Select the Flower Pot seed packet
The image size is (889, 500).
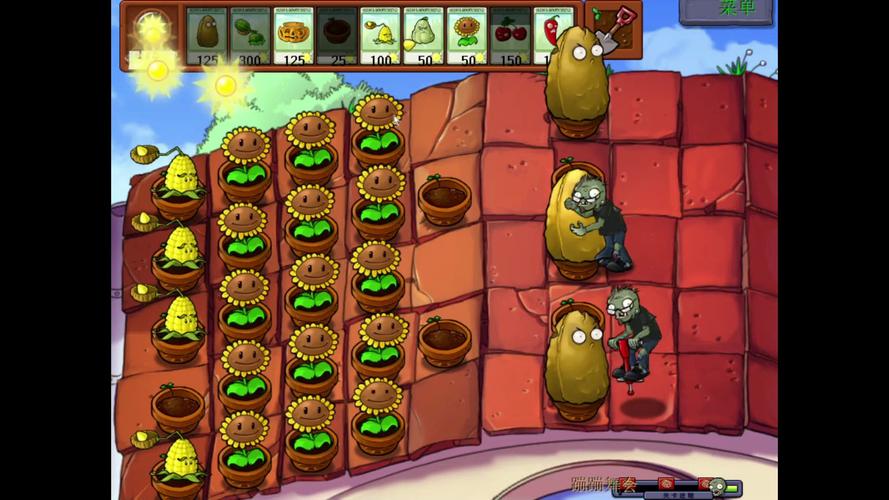tap(336, 37)
